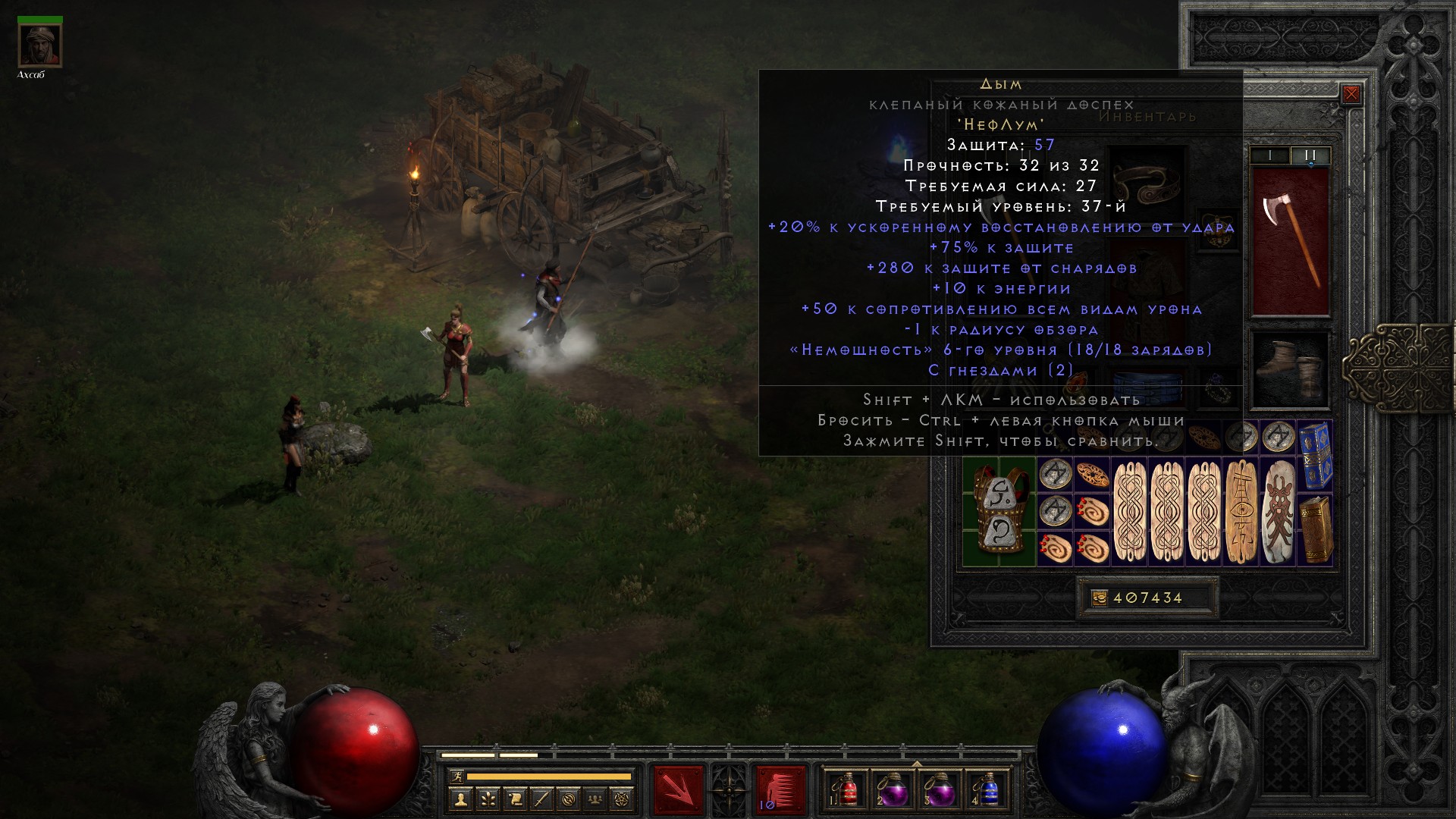Switch to weapon set II tab
The width and height of the screenshot is (1456, 819).
click(x=1310, y=155)
